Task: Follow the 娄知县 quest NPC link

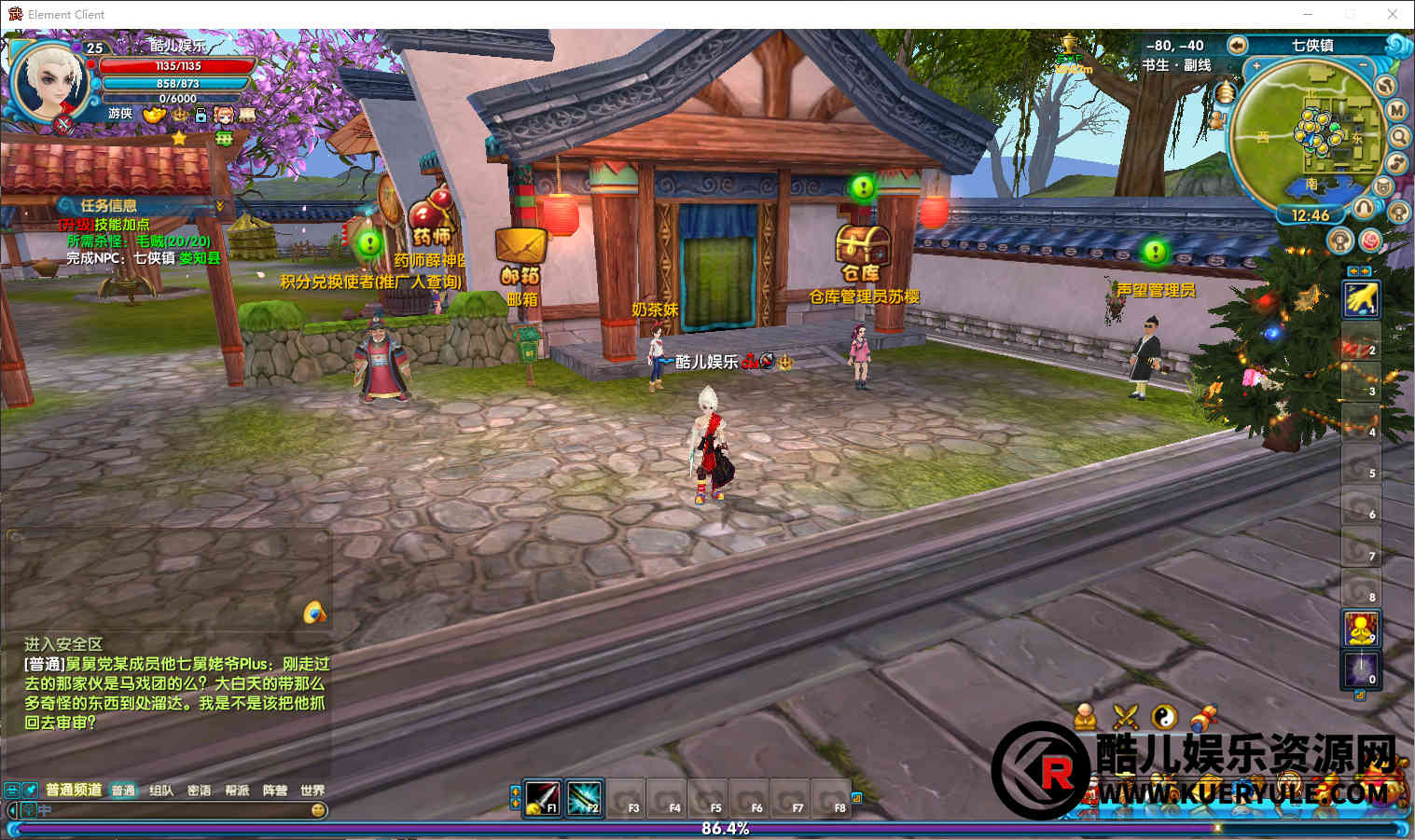Action: [200, 258]
